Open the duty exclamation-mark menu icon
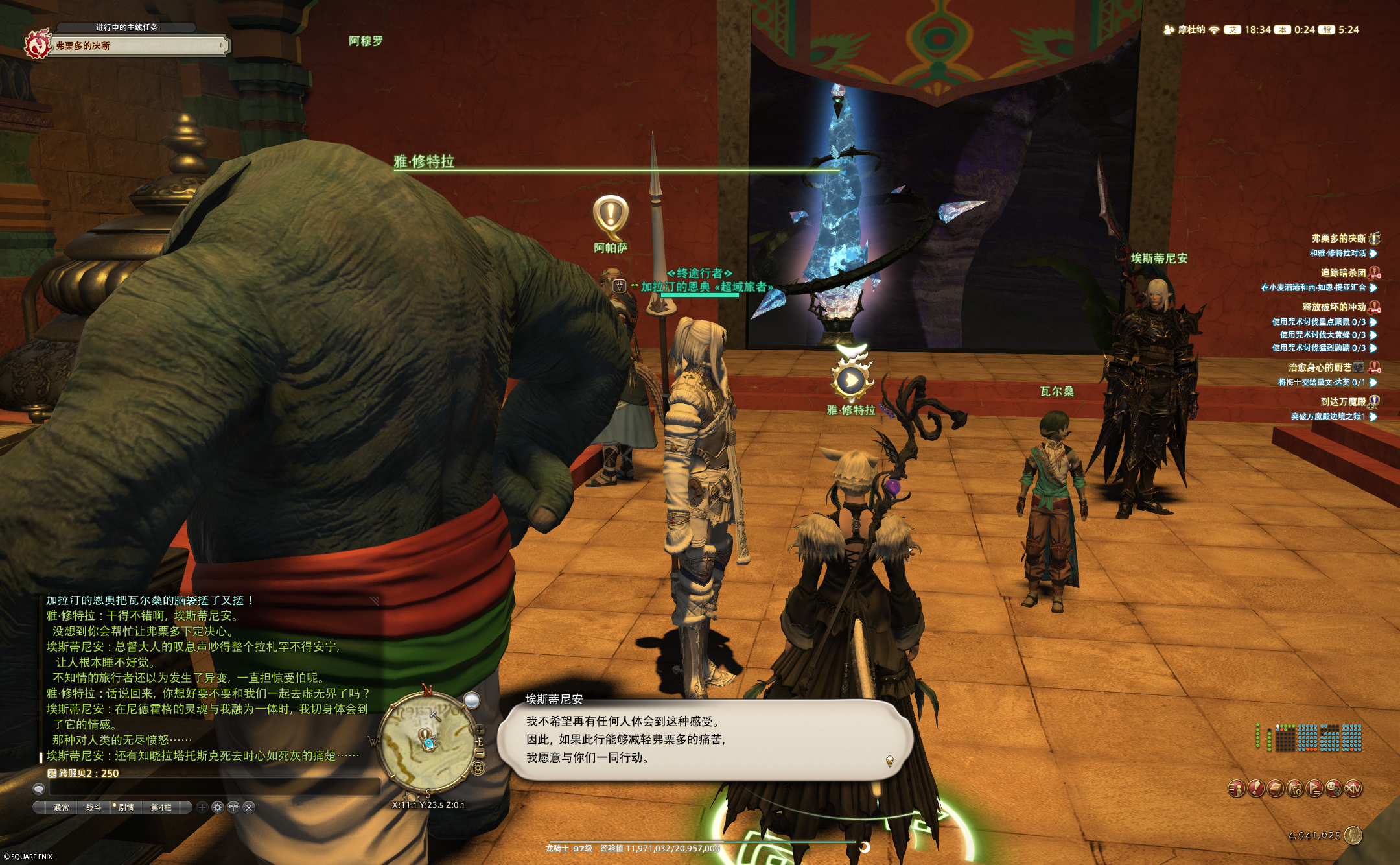The image size is (1400, 865). click(1256, 788)
